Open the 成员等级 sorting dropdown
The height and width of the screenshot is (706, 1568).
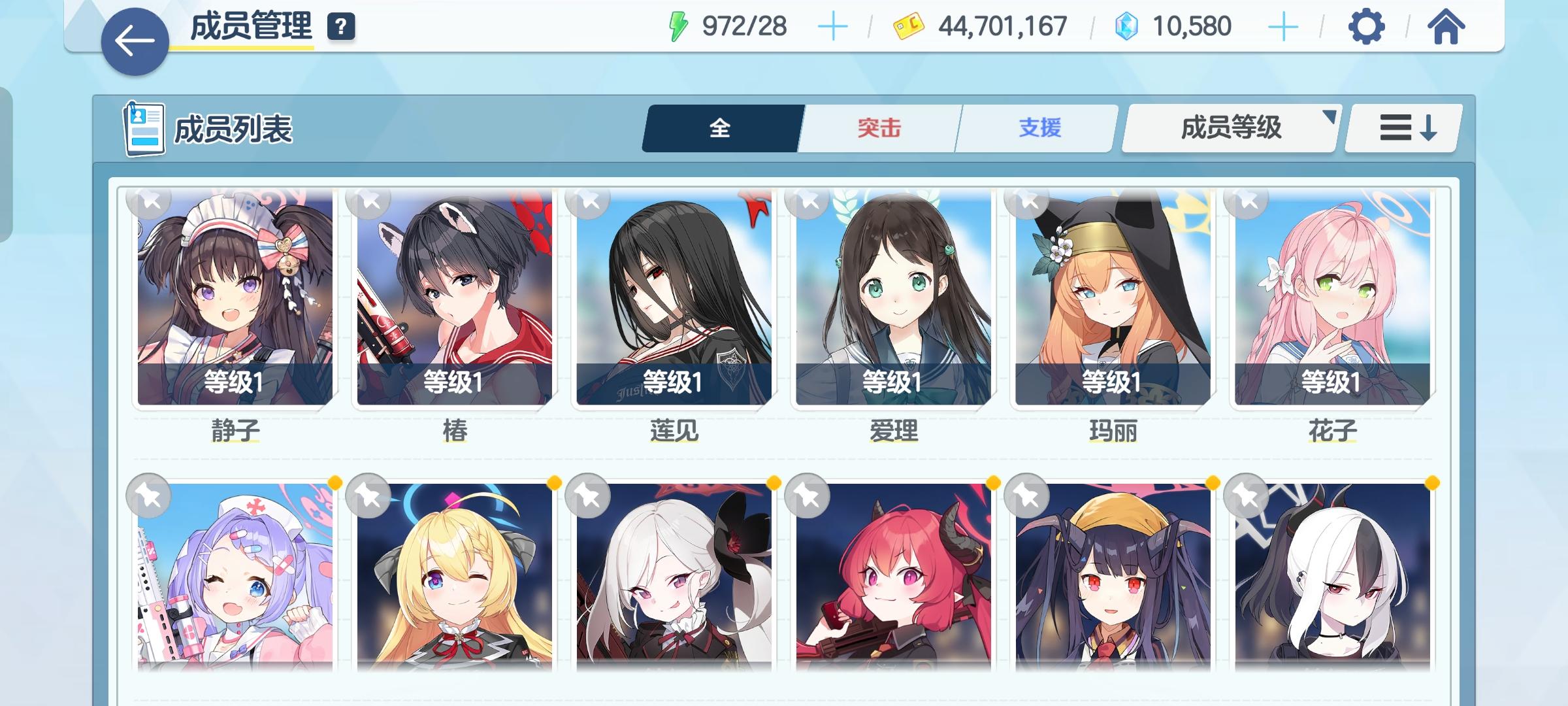pyautogui.click(x=1231, y=129)
